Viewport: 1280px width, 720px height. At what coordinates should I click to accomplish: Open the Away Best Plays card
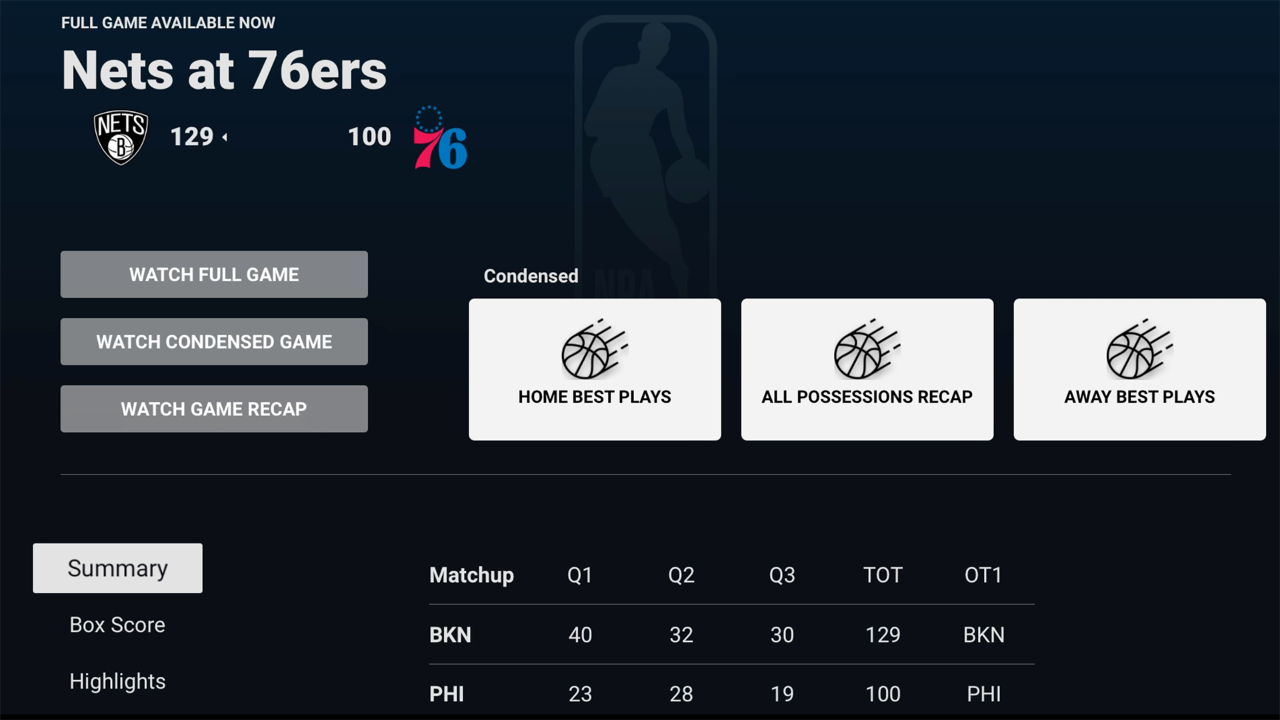1139,369
